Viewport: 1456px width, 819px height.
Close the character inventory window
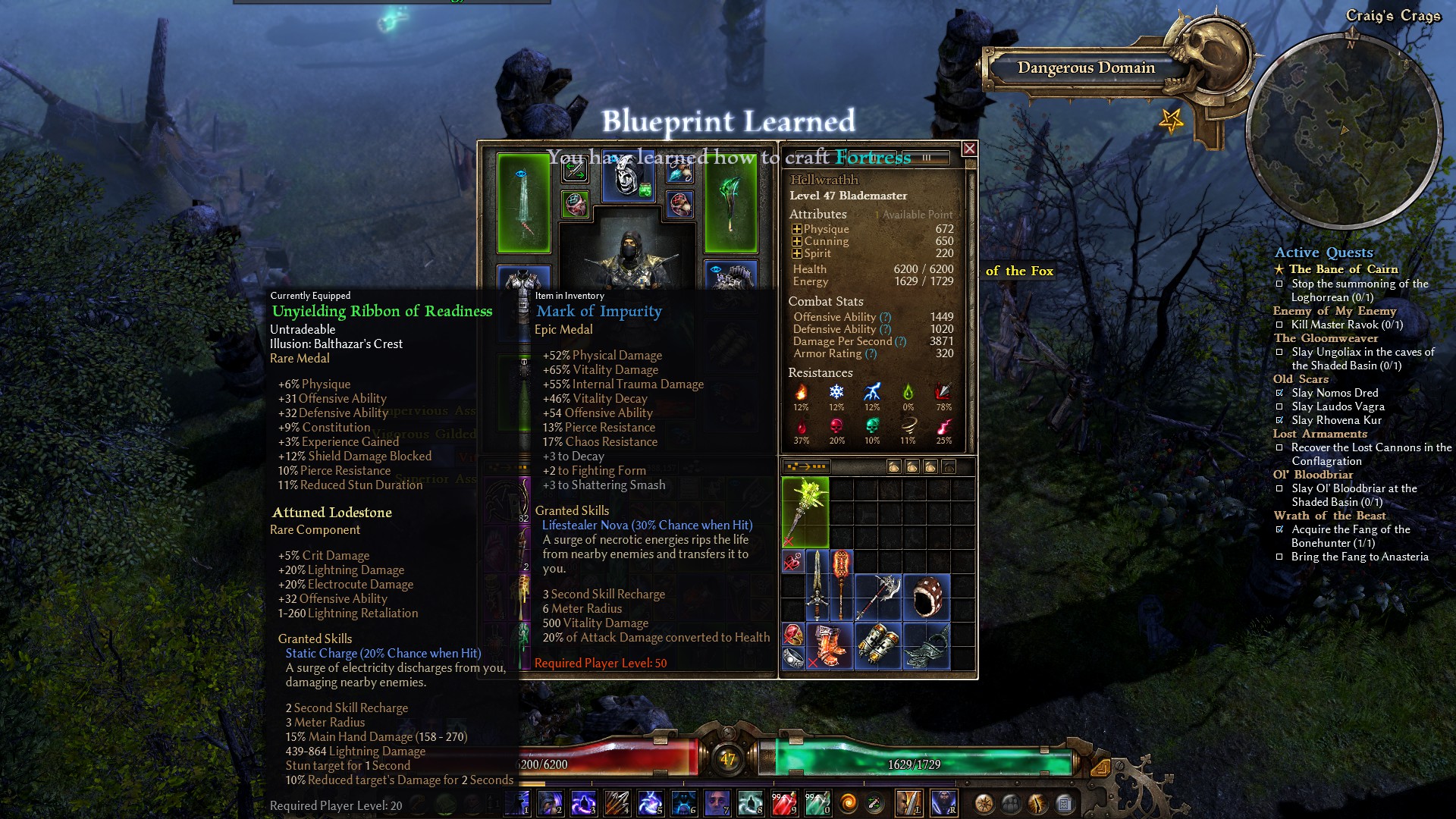pos(969,149)
